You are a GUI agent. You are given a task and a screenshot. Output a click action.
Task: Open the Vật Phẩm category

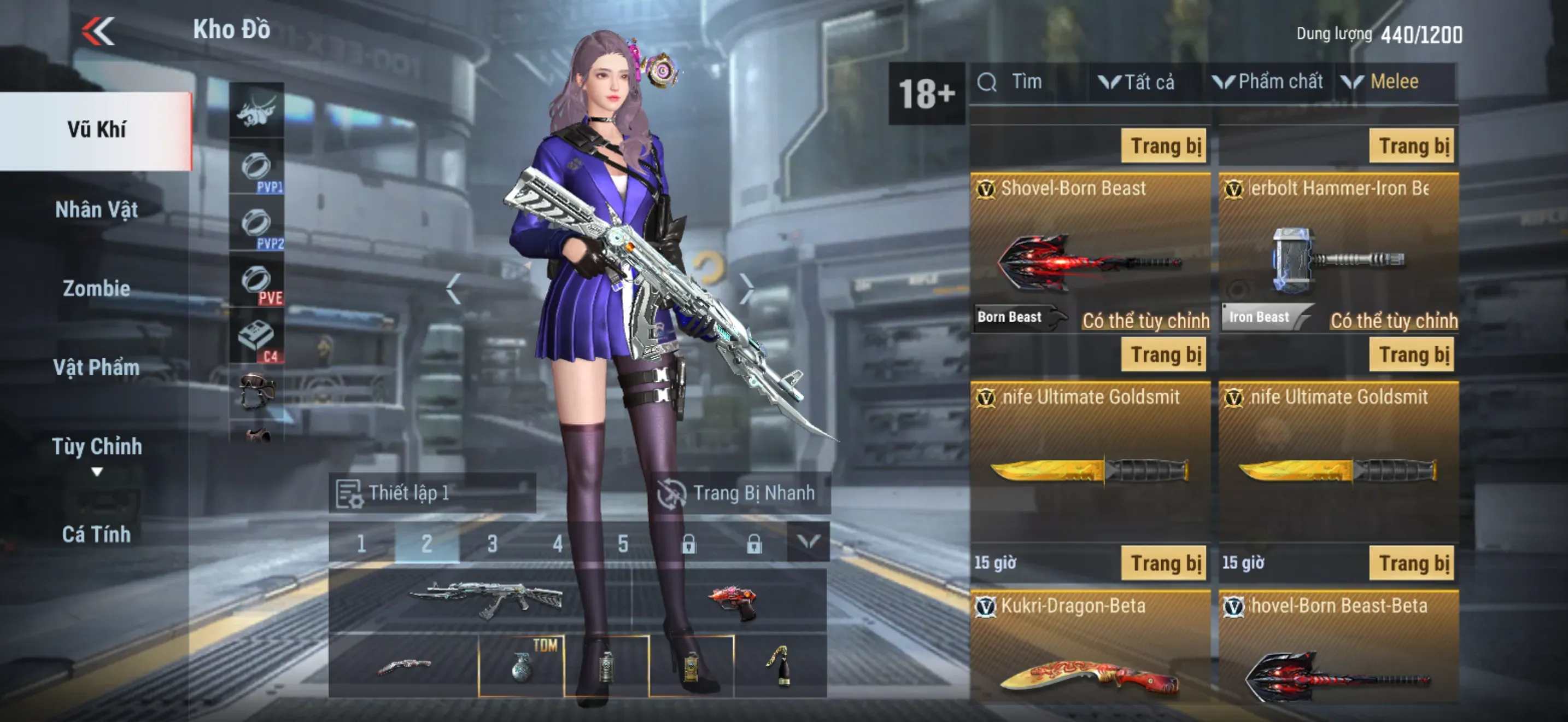click(x=96, y=368)
